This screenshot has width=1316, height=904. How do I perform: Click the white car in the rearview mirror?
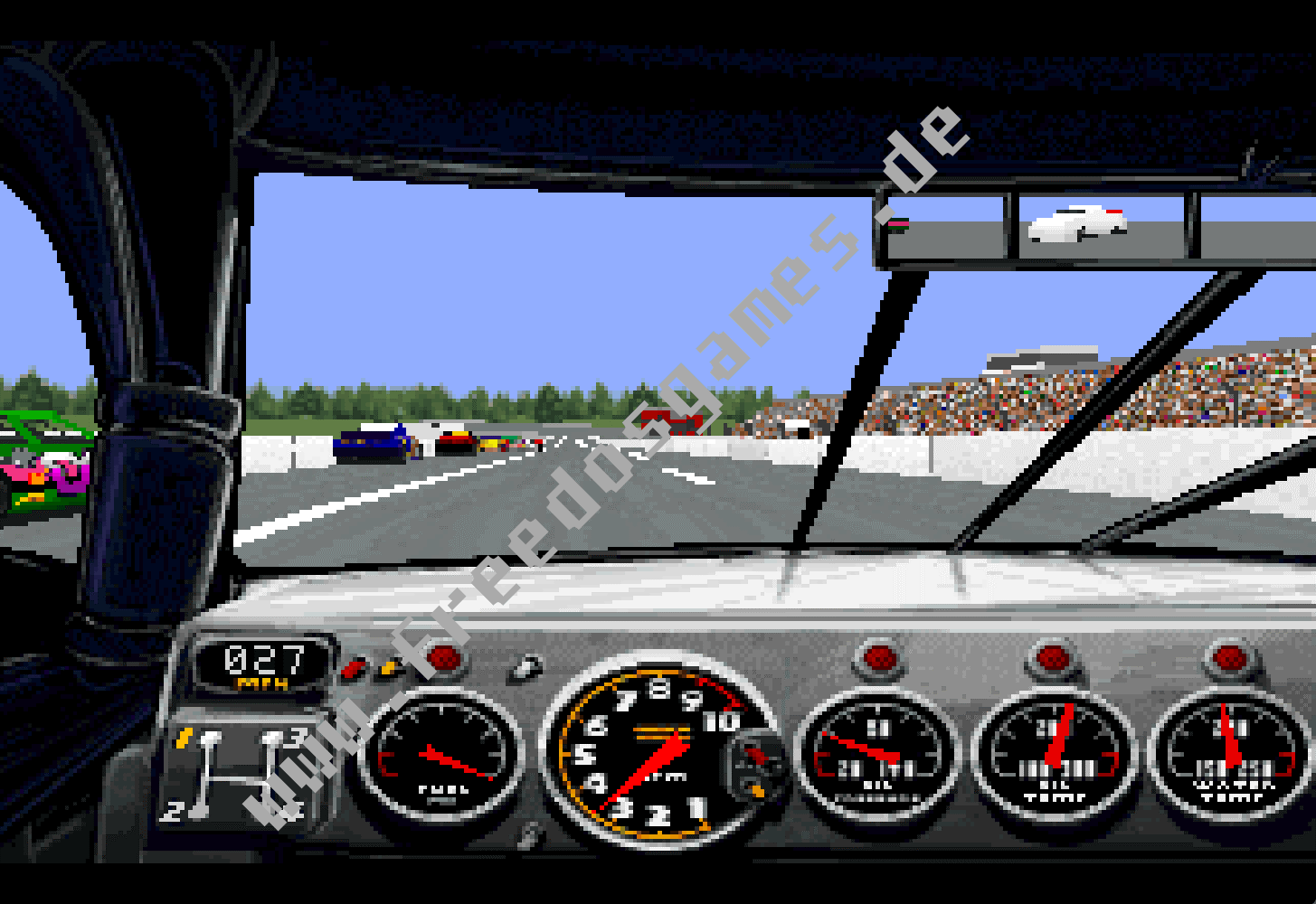pyautogui.click(x=1075, y=222)
